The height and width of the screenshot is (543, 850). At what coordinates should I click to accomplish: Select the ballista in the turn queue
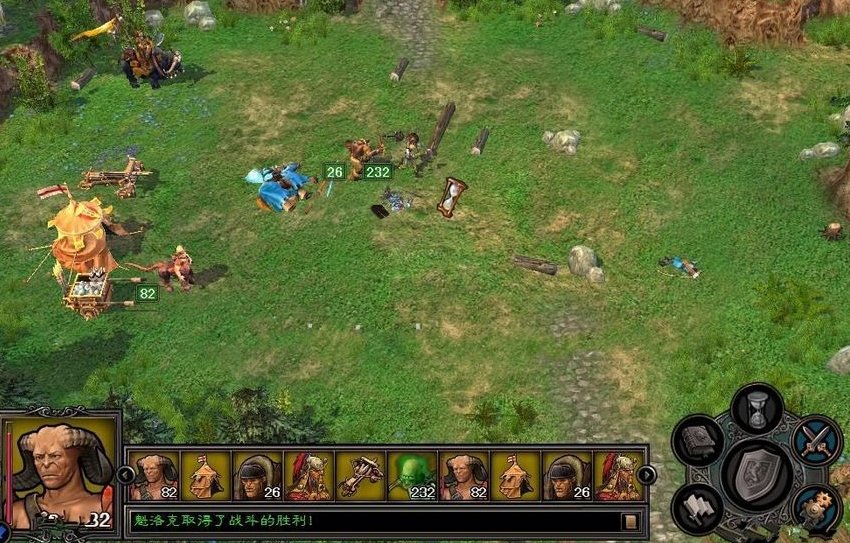click(x=360, y=476)
